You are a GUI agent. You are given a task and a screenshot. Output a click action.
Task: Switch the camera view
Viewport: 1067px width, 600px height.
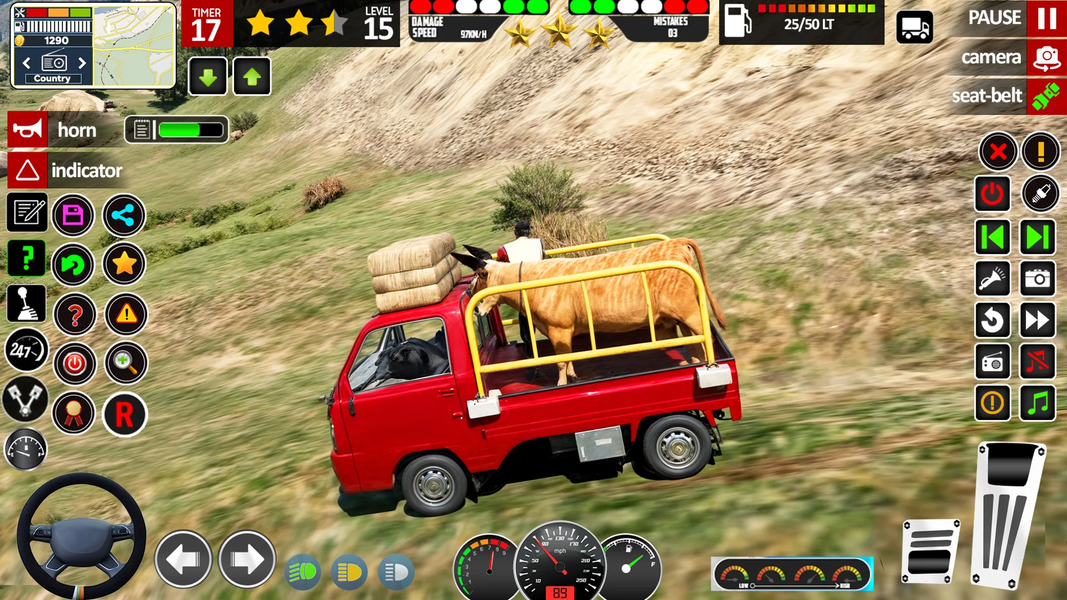pyautogui.click(x=1046, y=57)
